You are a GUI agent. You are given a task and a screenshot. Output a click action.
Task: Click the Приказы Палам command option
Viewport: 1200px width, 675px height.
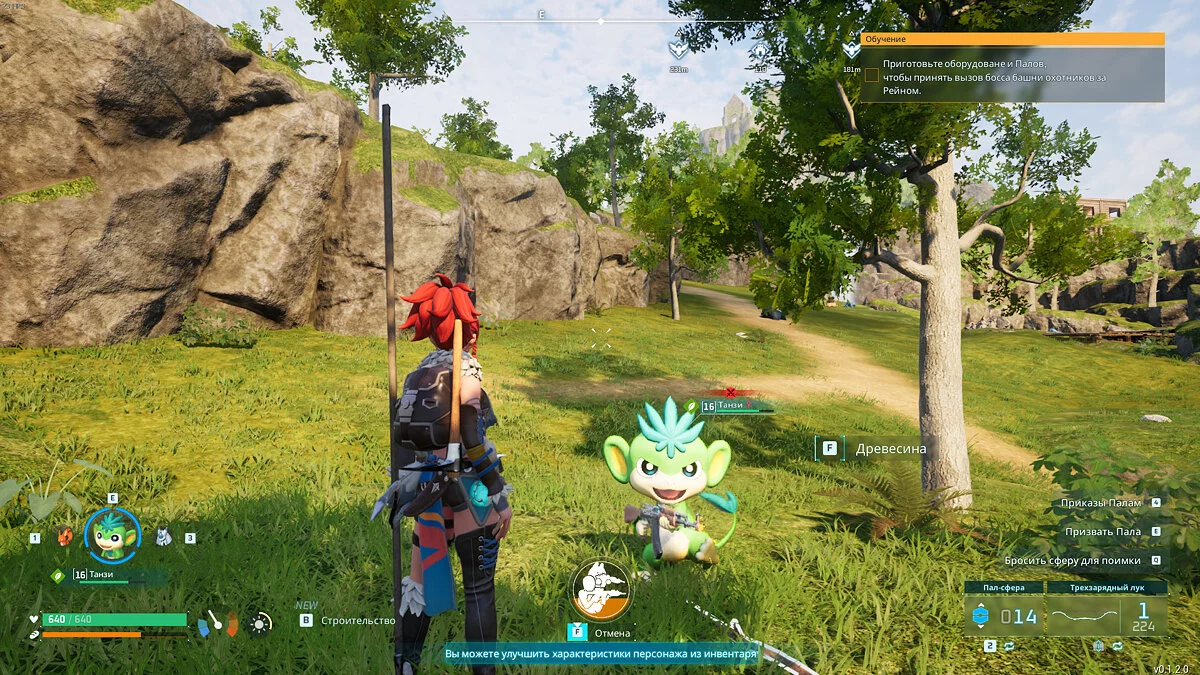point(1101,503)
